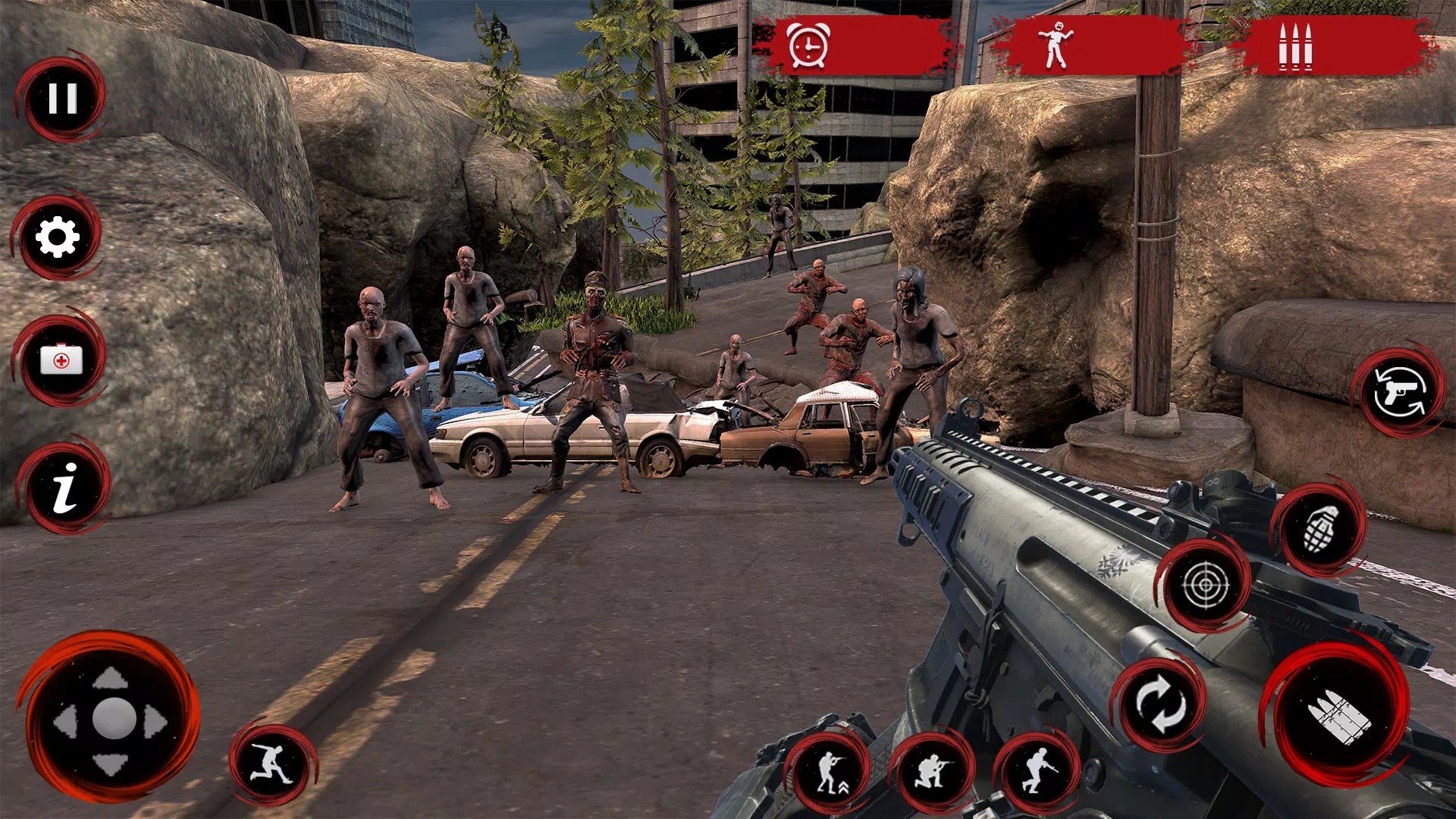
Task: Fire the weapon using the bullets button
Action: pos(1338,716)
